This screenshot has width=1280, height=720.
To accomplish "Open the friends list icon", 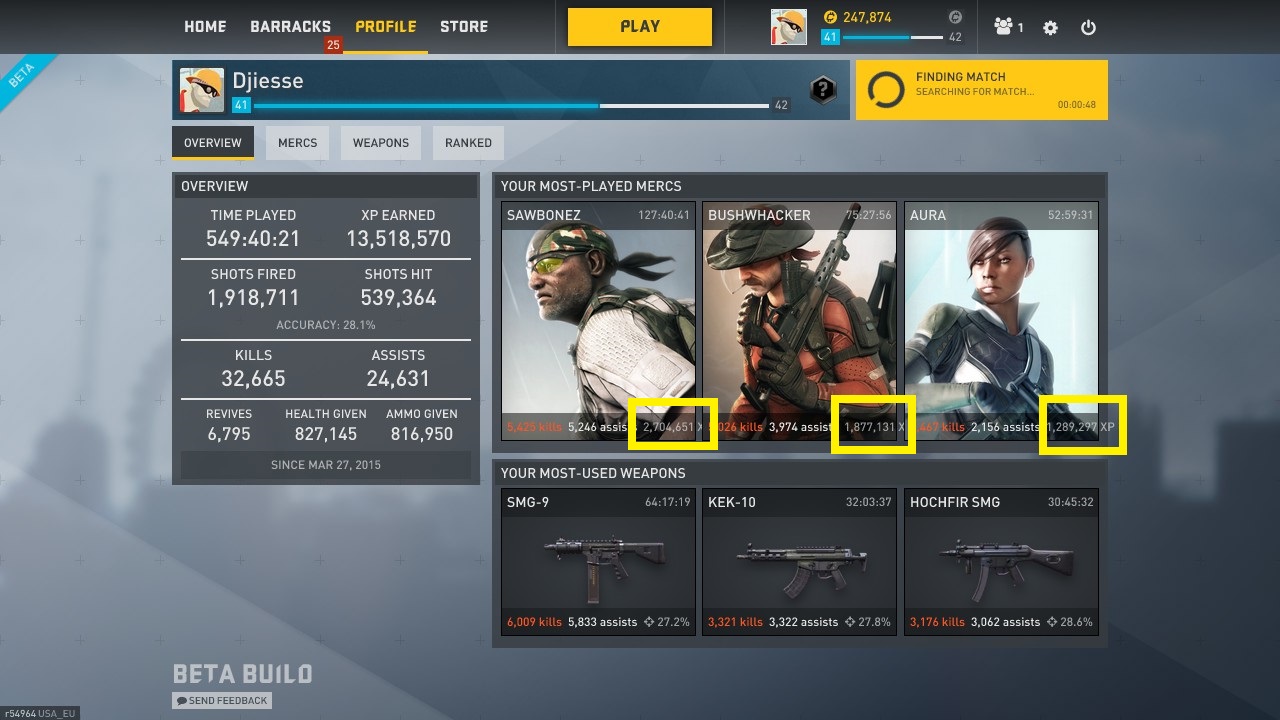I will (1007, 27).
